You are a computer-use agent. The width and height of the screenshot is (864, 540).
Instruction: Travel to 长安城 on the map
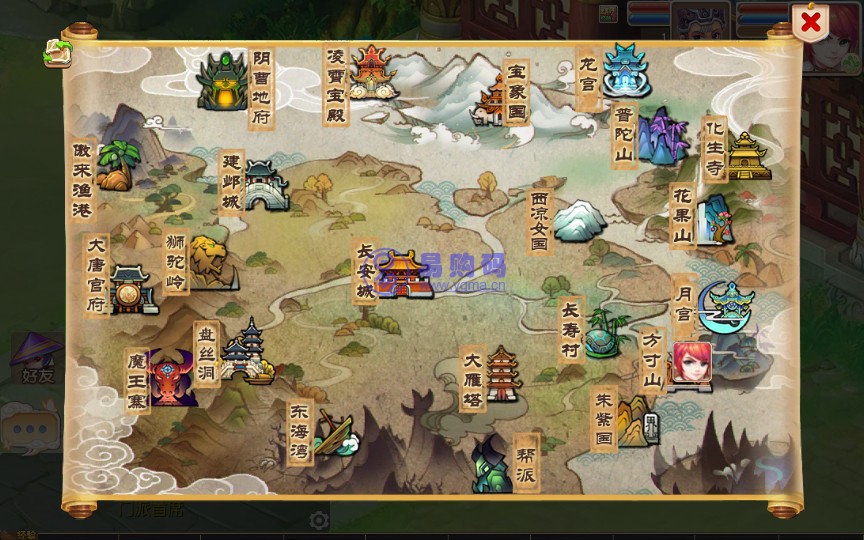tap(402, 273)
